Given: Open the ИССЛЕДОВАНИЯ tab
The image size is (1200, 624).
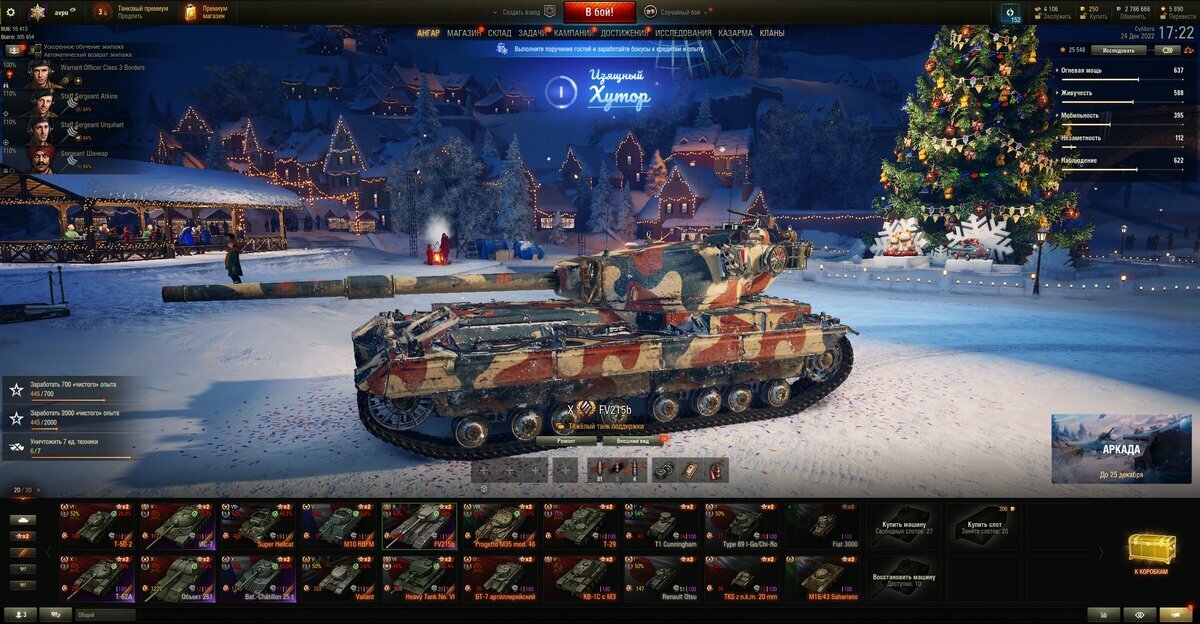Looking at the screenshot, I should point(684,33).
